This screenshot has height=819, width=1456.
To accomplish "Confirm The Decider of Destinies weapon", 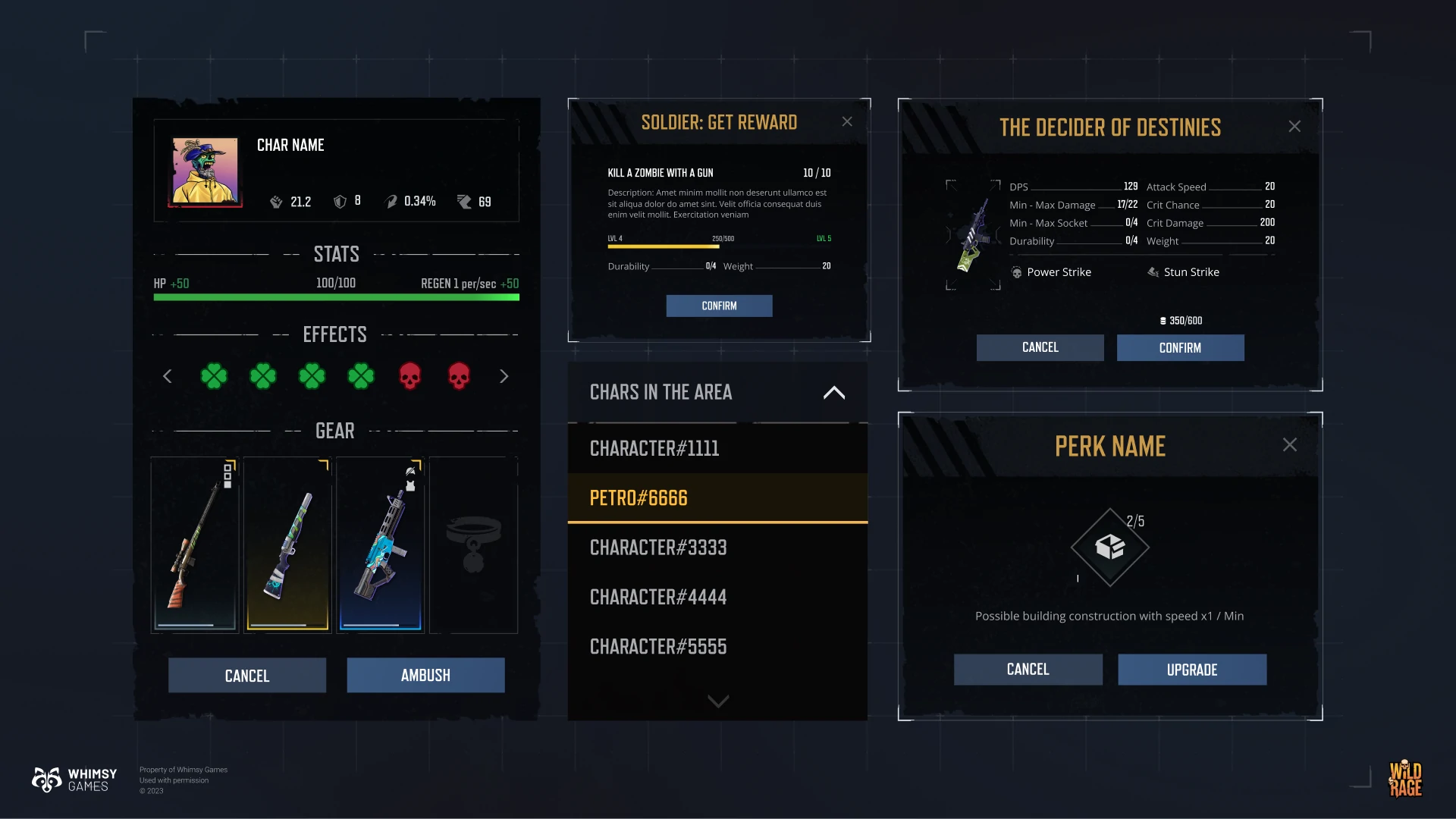I will (x=1180, y=347).
